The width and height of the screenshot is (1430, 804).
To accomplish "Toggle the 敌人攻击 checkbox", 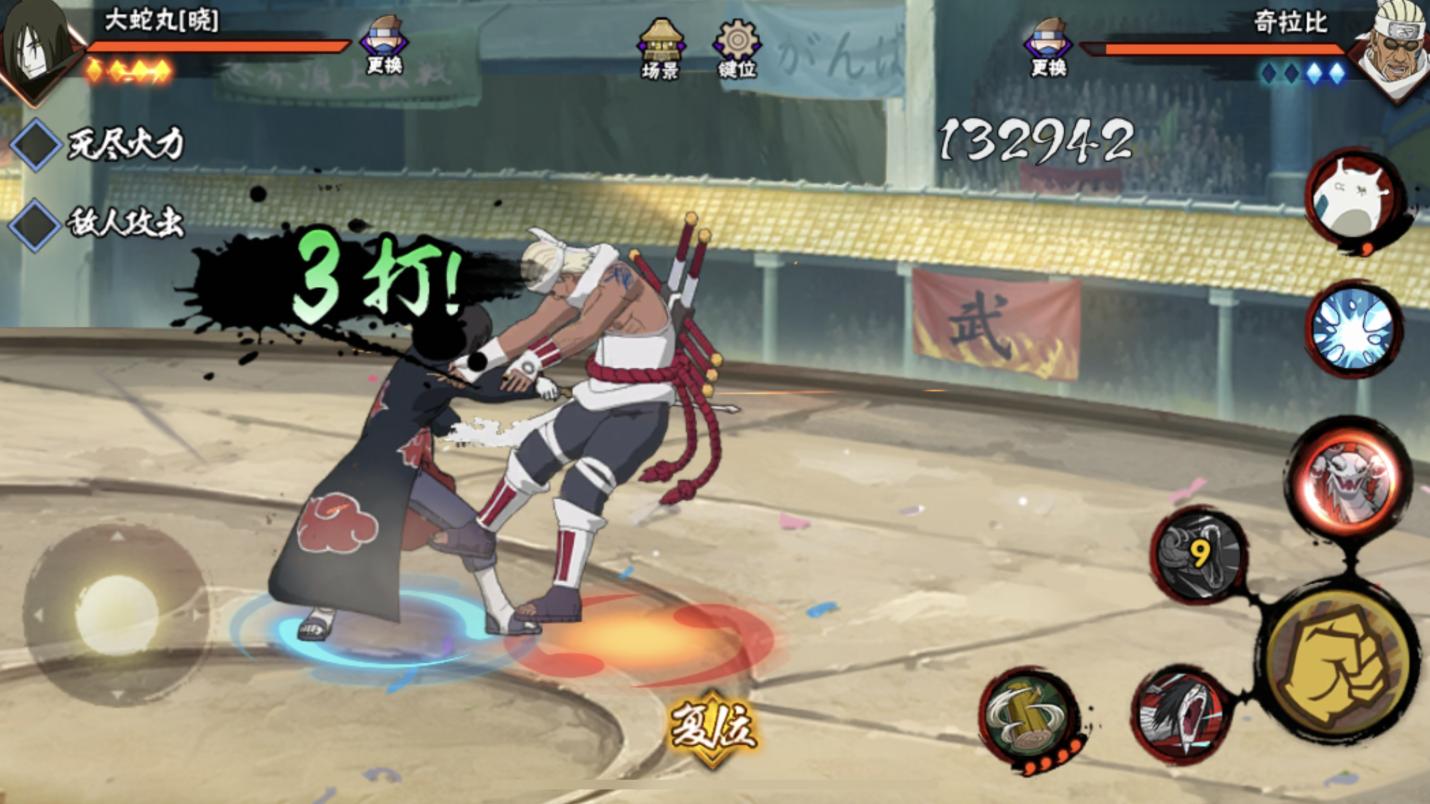I will (36, 224).
